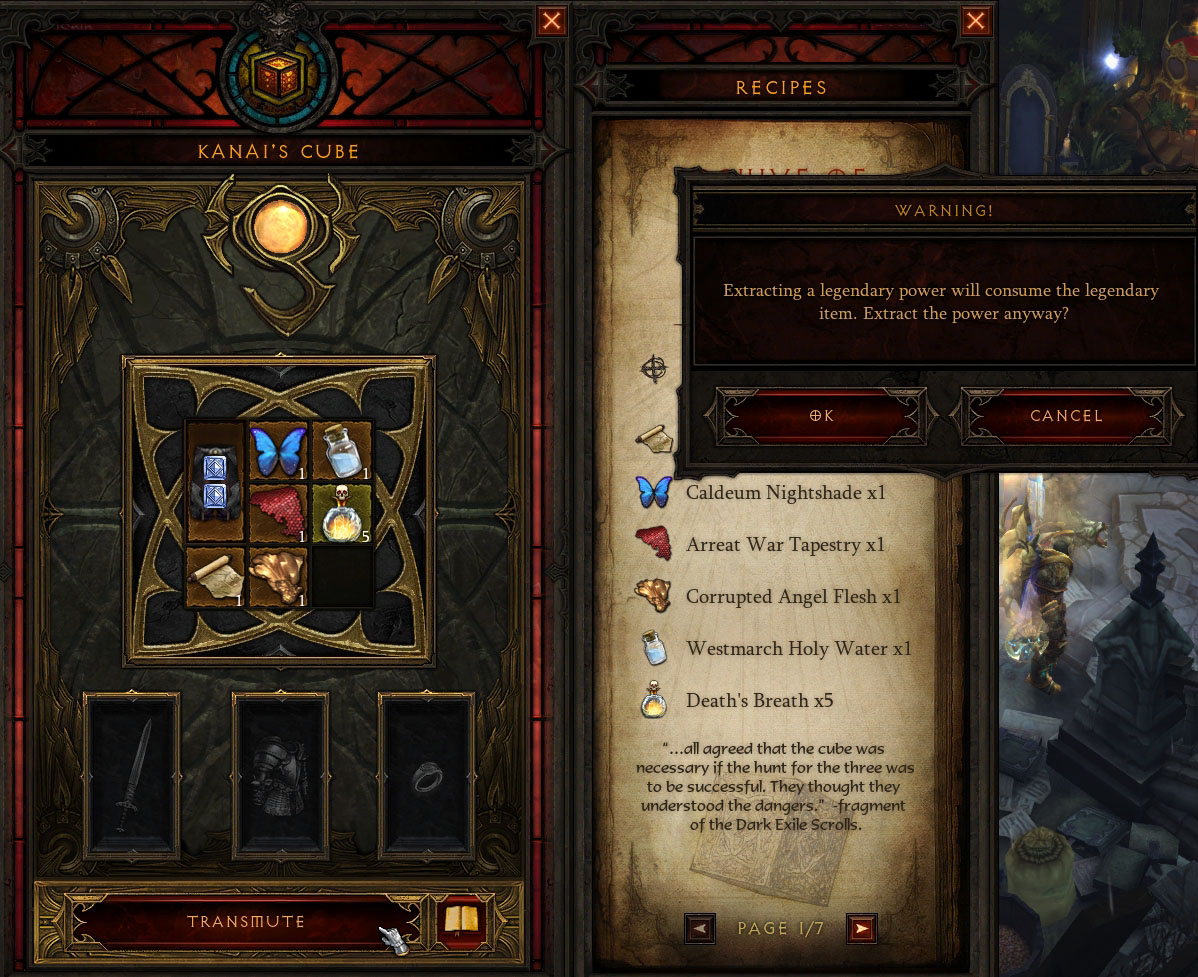Pick the Caldeum Nightshade butterfly slot
Image resolution: width=1198 pixels, height=977 pixels.
279,451
